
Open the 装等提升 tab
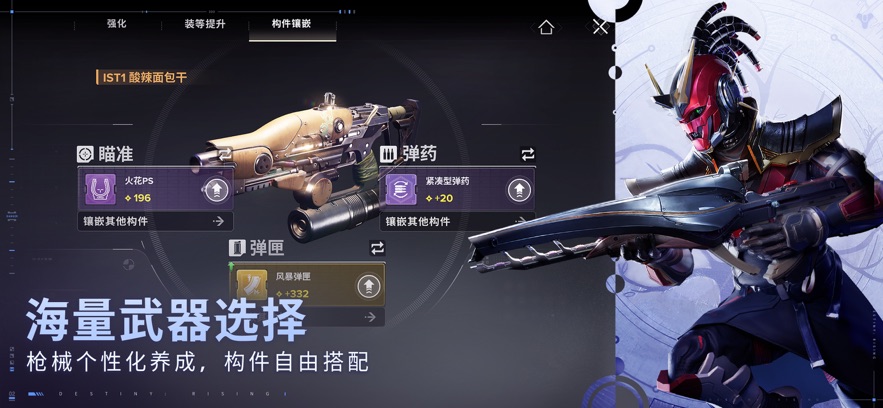tap(204, 23)
